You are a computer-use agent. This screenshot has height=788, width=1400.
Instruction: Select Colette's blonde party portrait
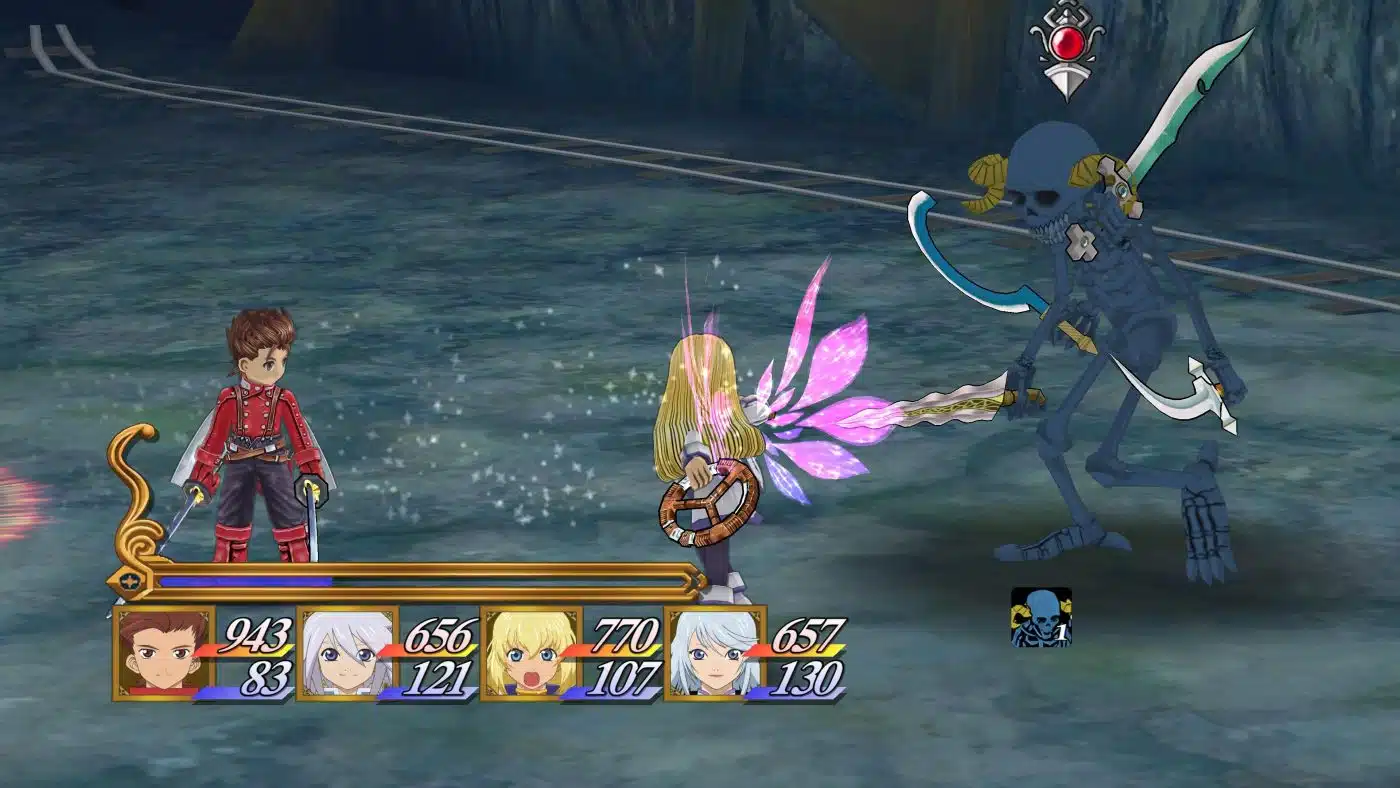(x=530, y=653)
